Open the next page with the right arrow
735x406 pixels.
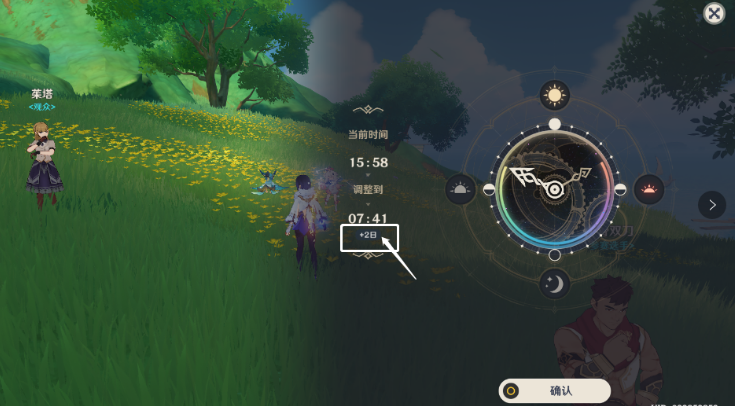pyautogui.click(x=711, y=205)
